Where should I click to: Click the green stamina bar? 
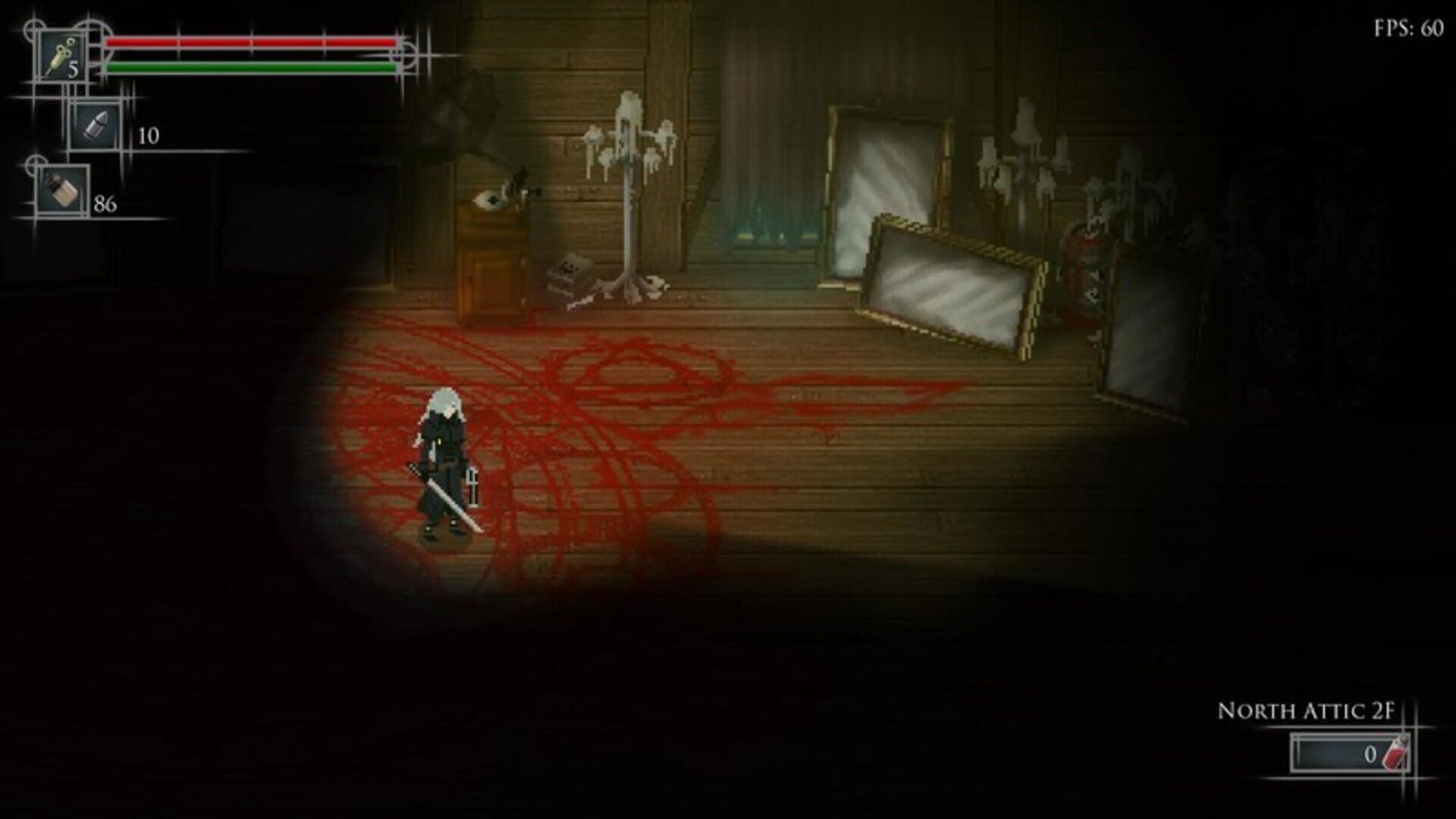click(x=250, y=68)
